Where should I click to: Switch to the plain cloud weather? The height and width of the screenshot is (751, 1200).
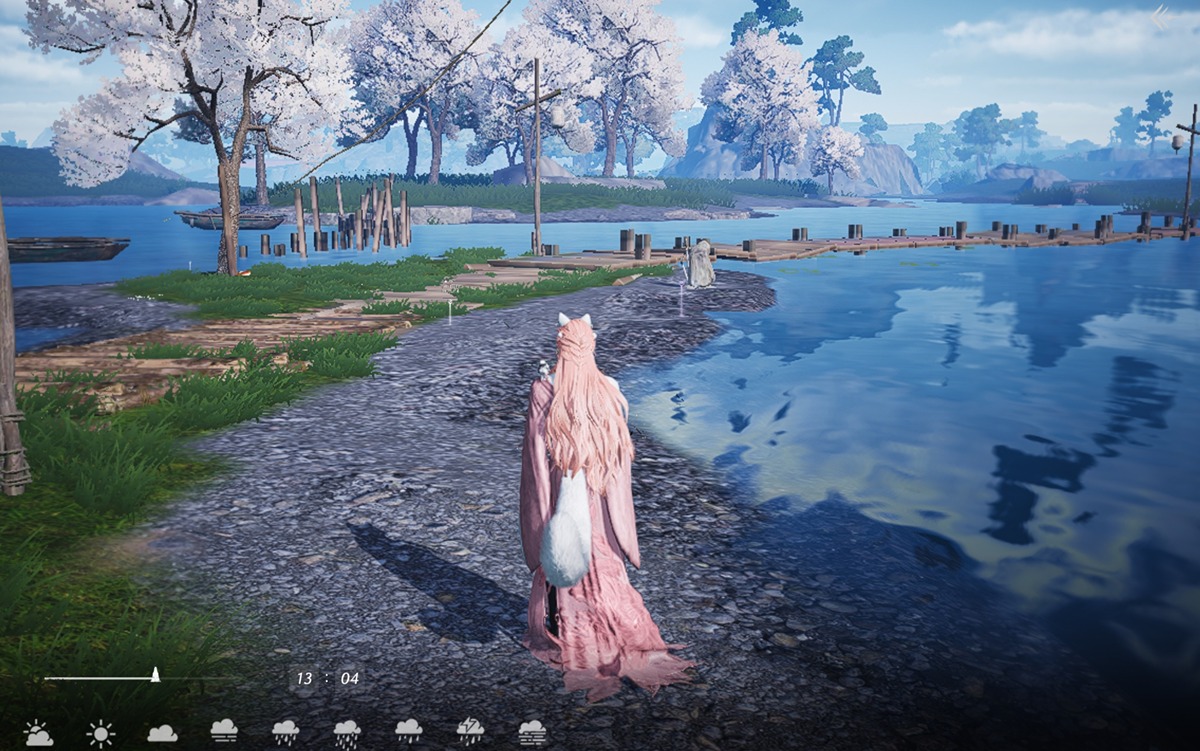pos(162,733)
